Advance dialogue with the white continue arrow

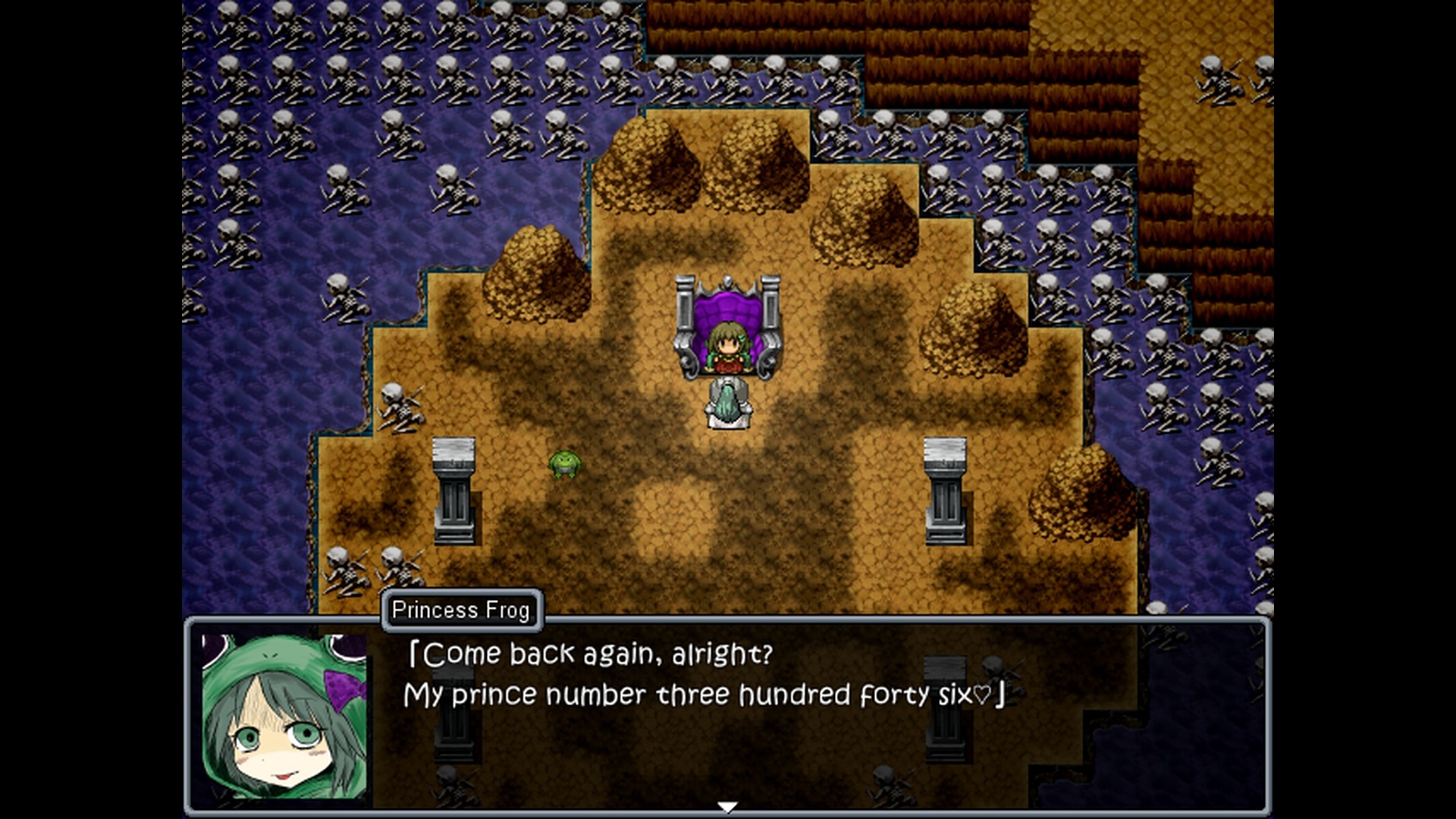point(727,808)
